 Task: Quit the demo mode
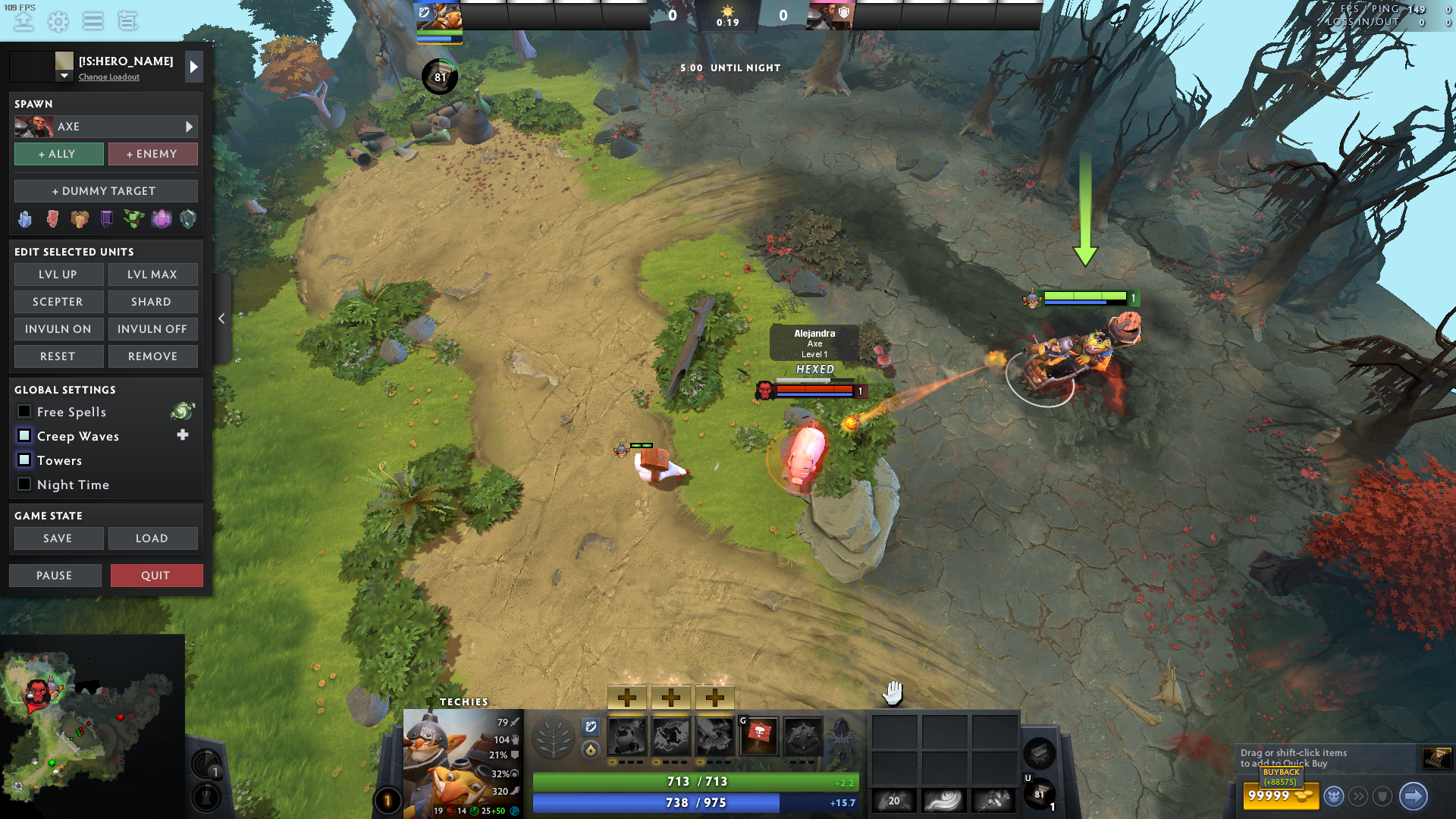pos(156,576)
